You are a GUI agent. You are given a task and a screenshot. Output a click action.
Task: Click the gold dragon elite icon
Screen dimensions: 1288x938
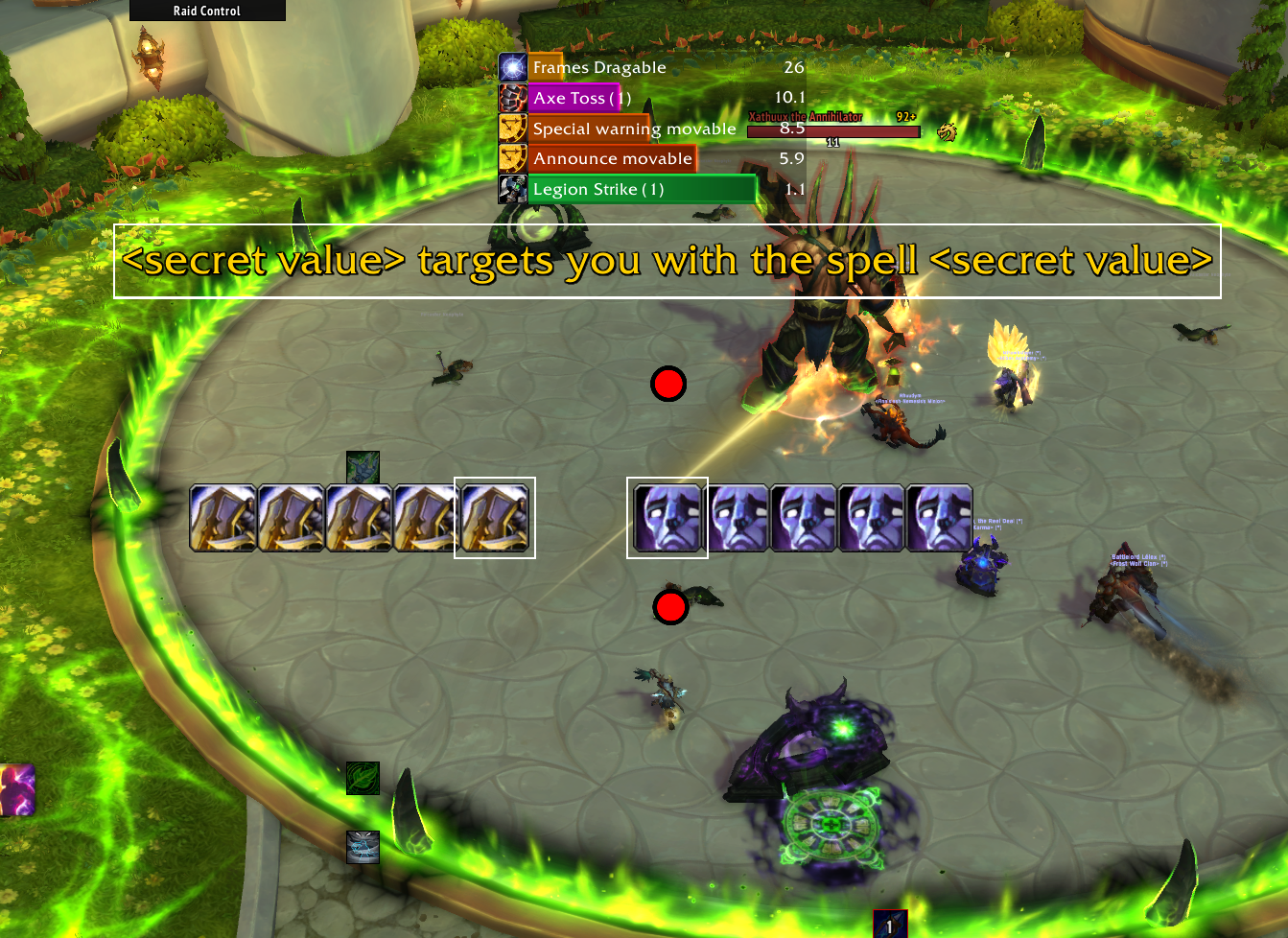click(948, 131)
